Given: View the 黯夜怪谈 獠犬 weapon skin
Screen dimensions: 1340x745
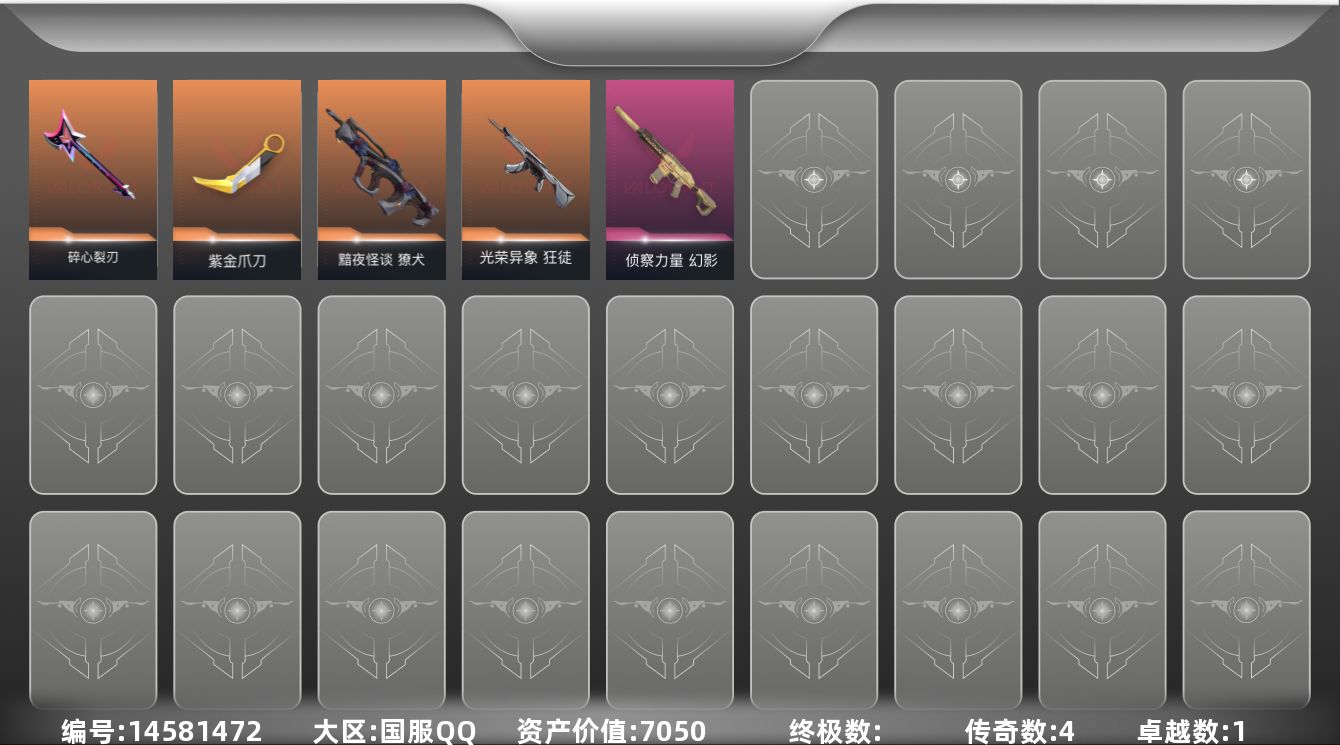Looking at the screenshot, I should pyautogui.click(x=381, y=178).
